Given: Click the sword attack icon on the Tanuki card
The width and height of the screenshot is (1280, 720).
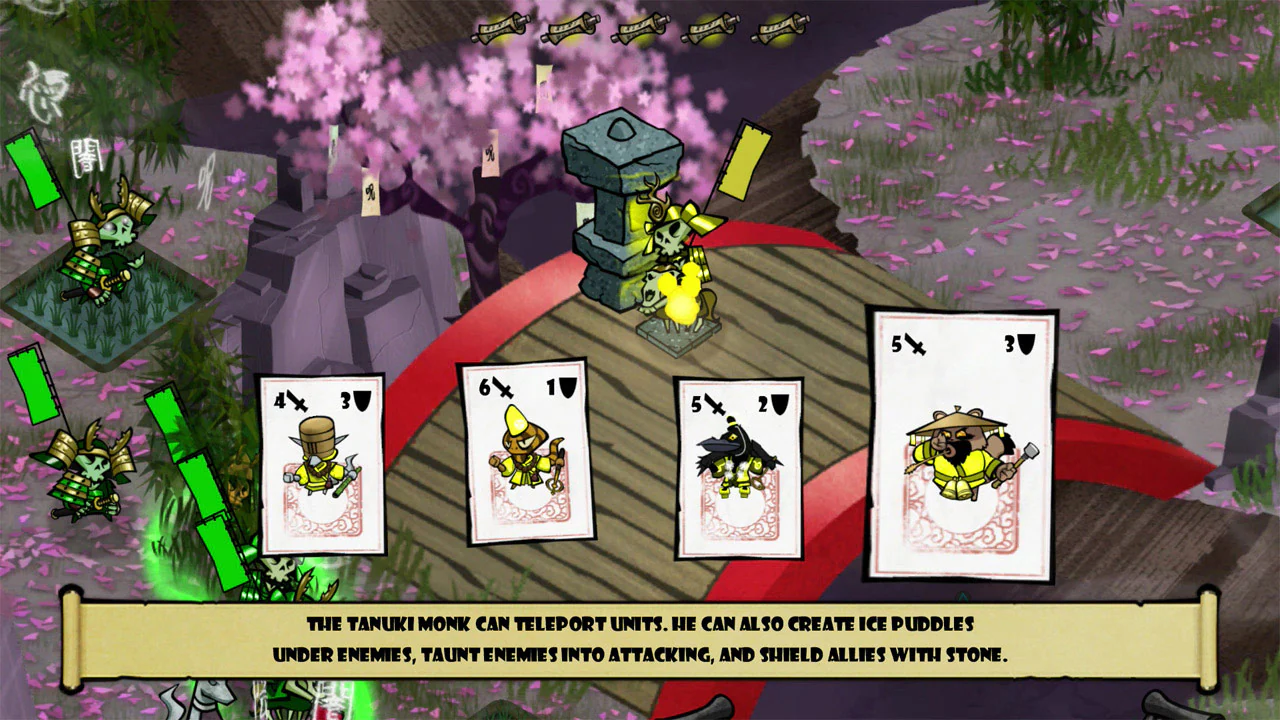Looking at the screenshot, I should tap(910, 345).
